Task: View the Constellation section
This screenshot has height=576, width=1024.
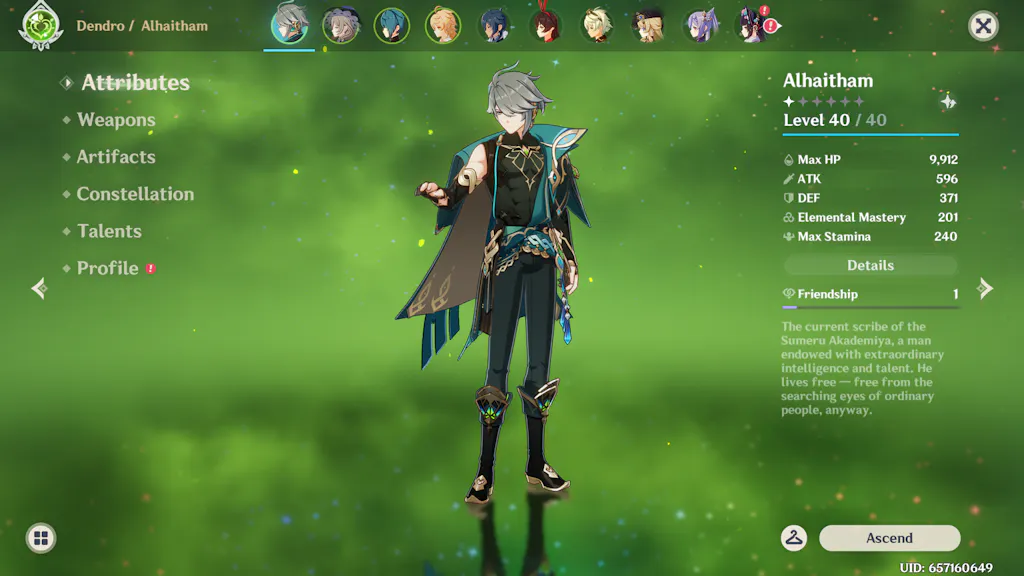Action: point(135,194)
